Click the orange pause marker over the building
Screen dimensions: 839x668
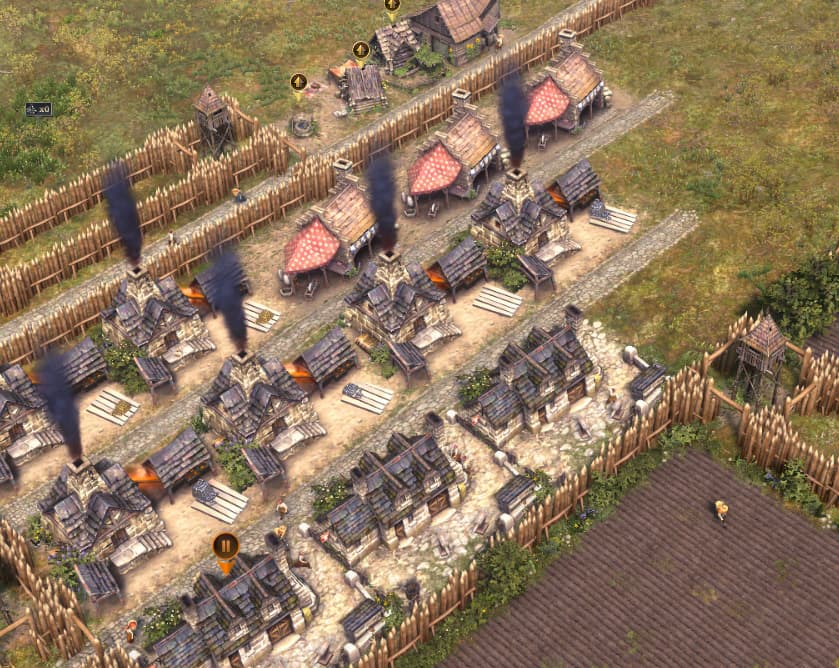[225, 546]
